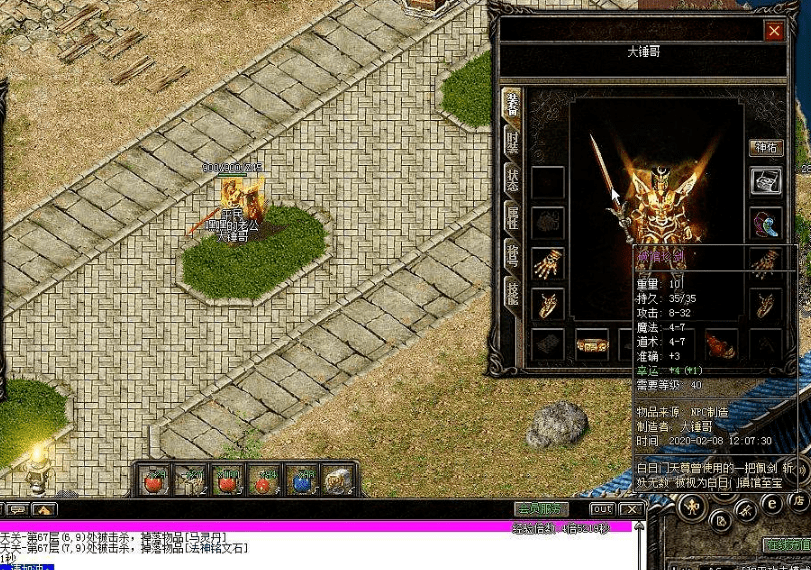Select the treasure chest equipment slot

pos(766,181)
